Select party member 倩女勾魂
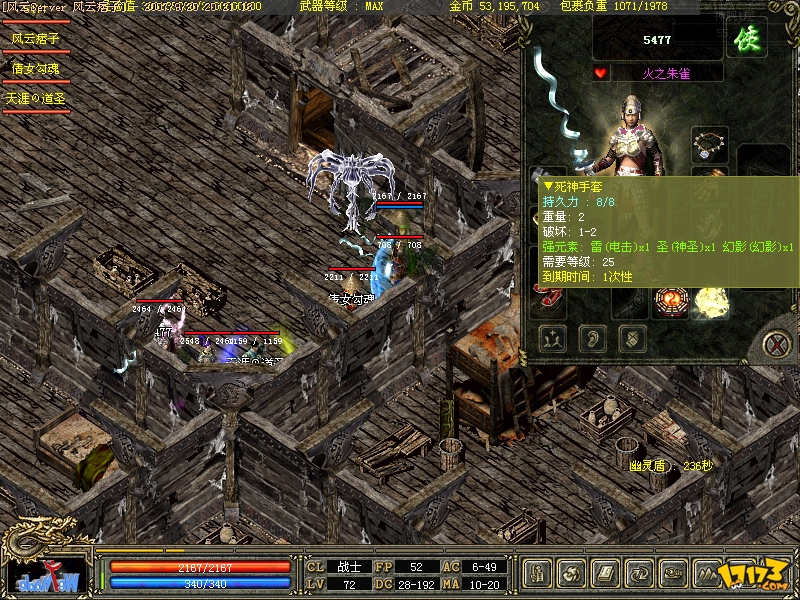The height and width of the screenshot is (600, 800). 36,69
